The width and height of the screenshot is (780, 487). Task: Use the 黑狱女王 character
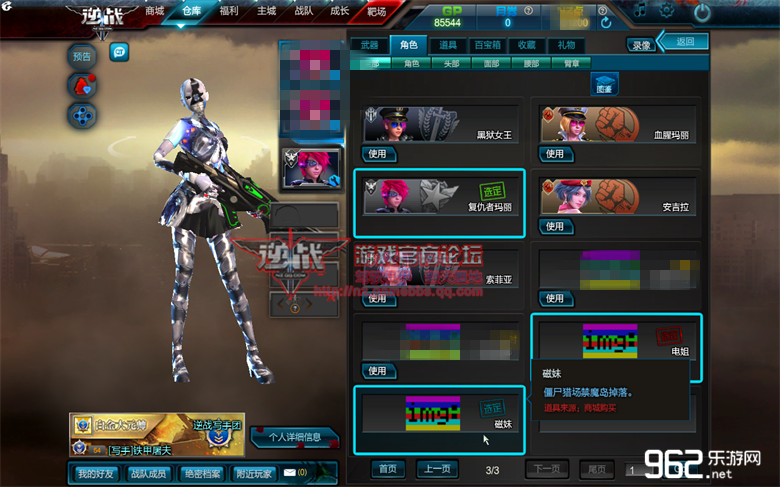coord(377,154)
